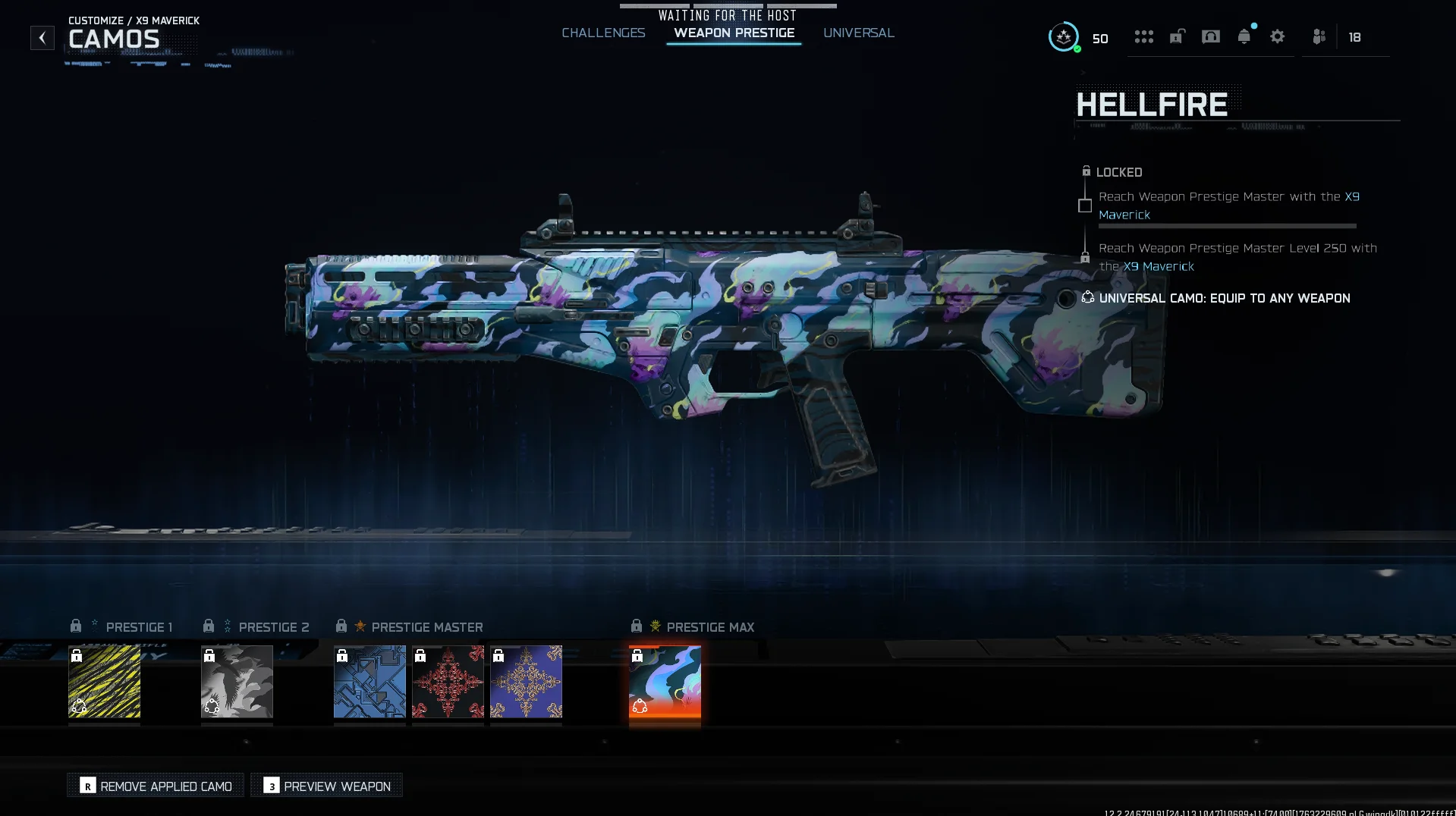The height and width of the screenshot is (816, 1456).
Task: Check the notifications bell
Action: coord(1244,36)
